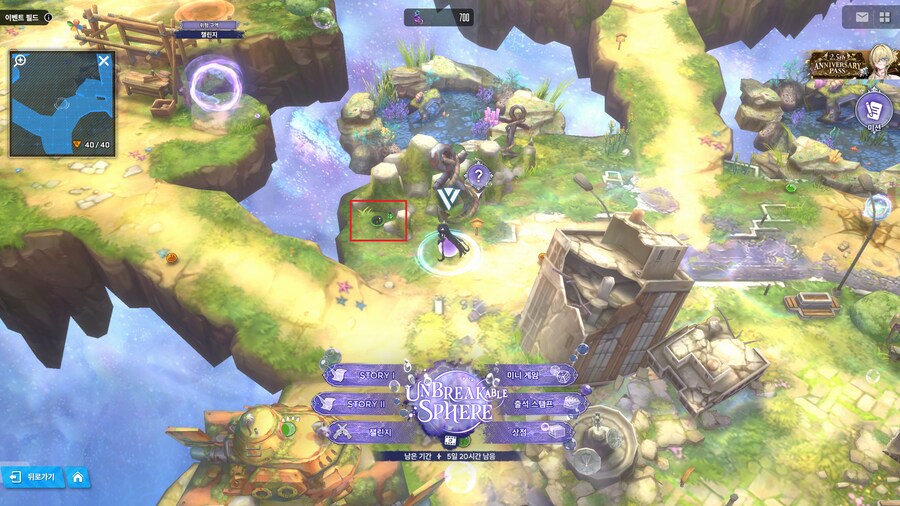Show the 이벤트 필드 info icon
Screen dimensions: 900x506
pyautogui.click(x=48, y=17)
